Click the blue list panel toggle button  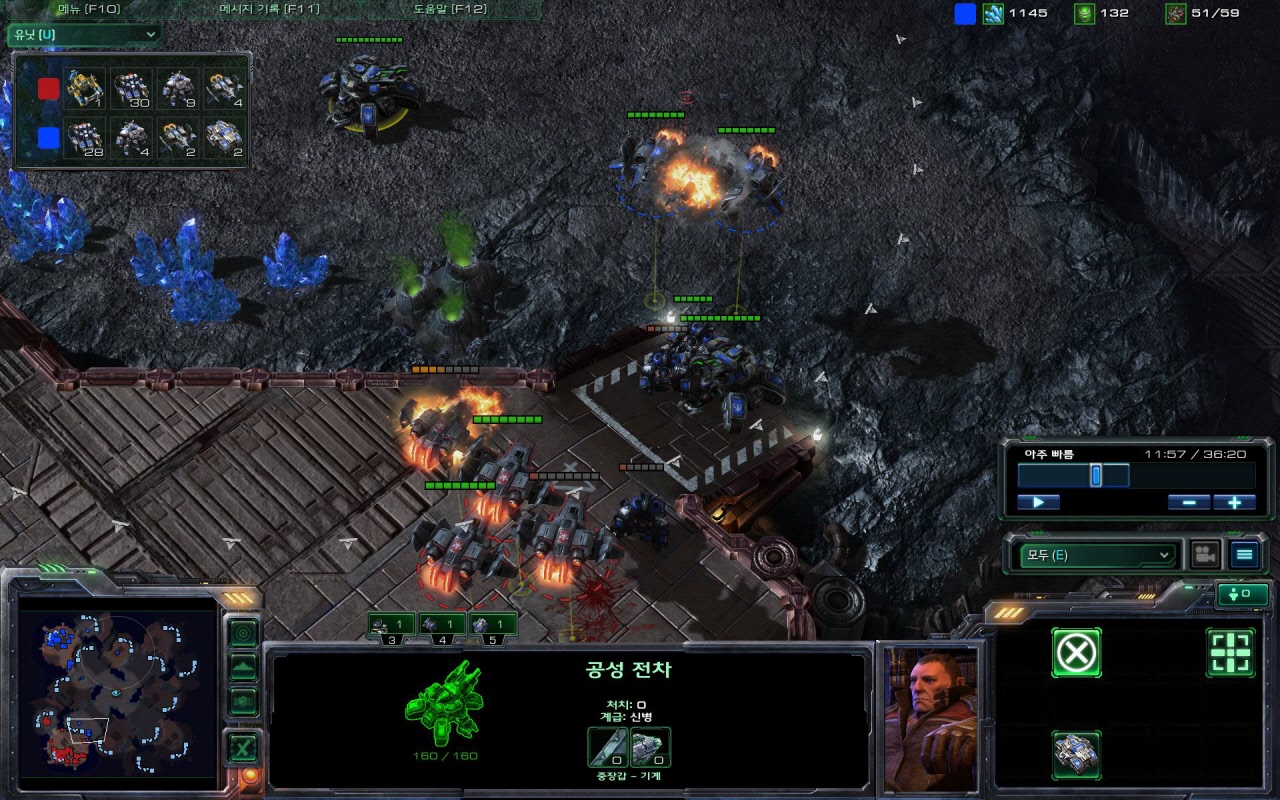pos(1244,554)
